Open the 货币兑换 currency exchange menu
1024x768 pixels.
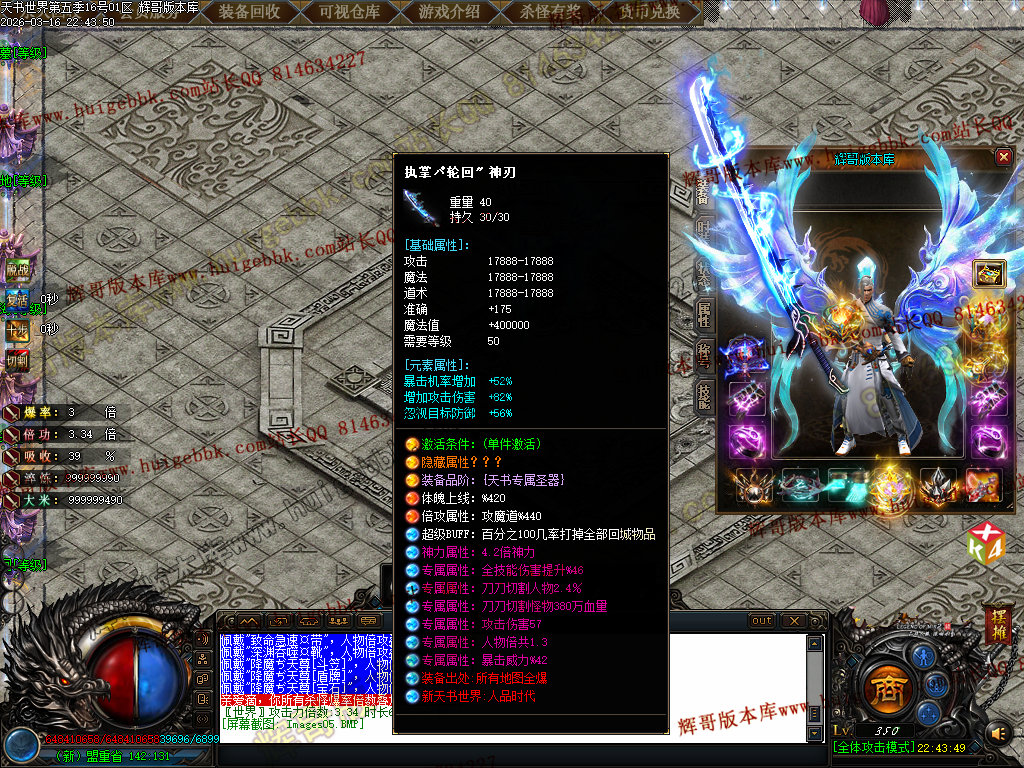coord(648,12)
